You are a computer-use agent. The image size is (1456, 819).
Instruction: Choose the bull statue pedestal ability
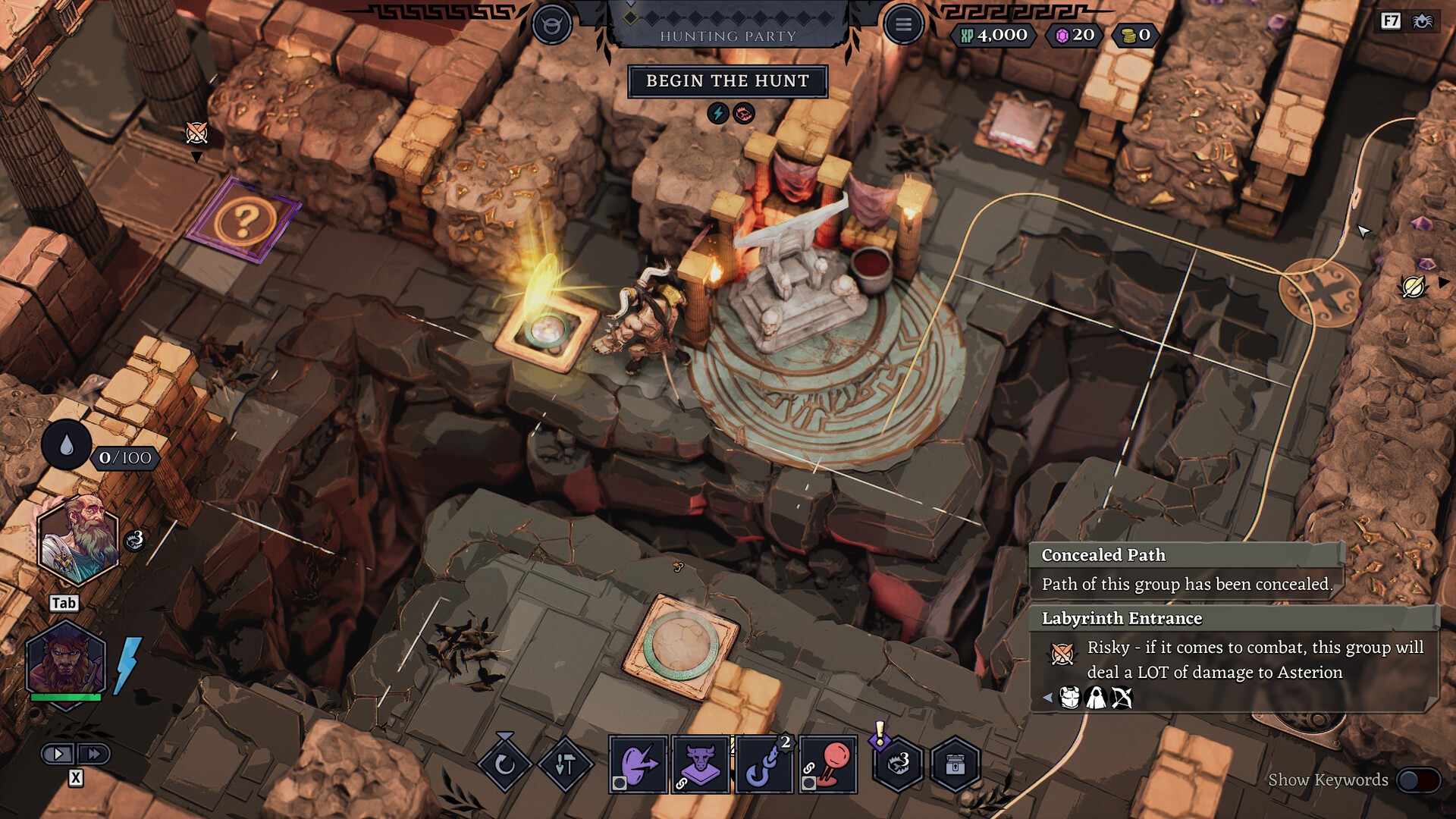(x=700, y=764)
